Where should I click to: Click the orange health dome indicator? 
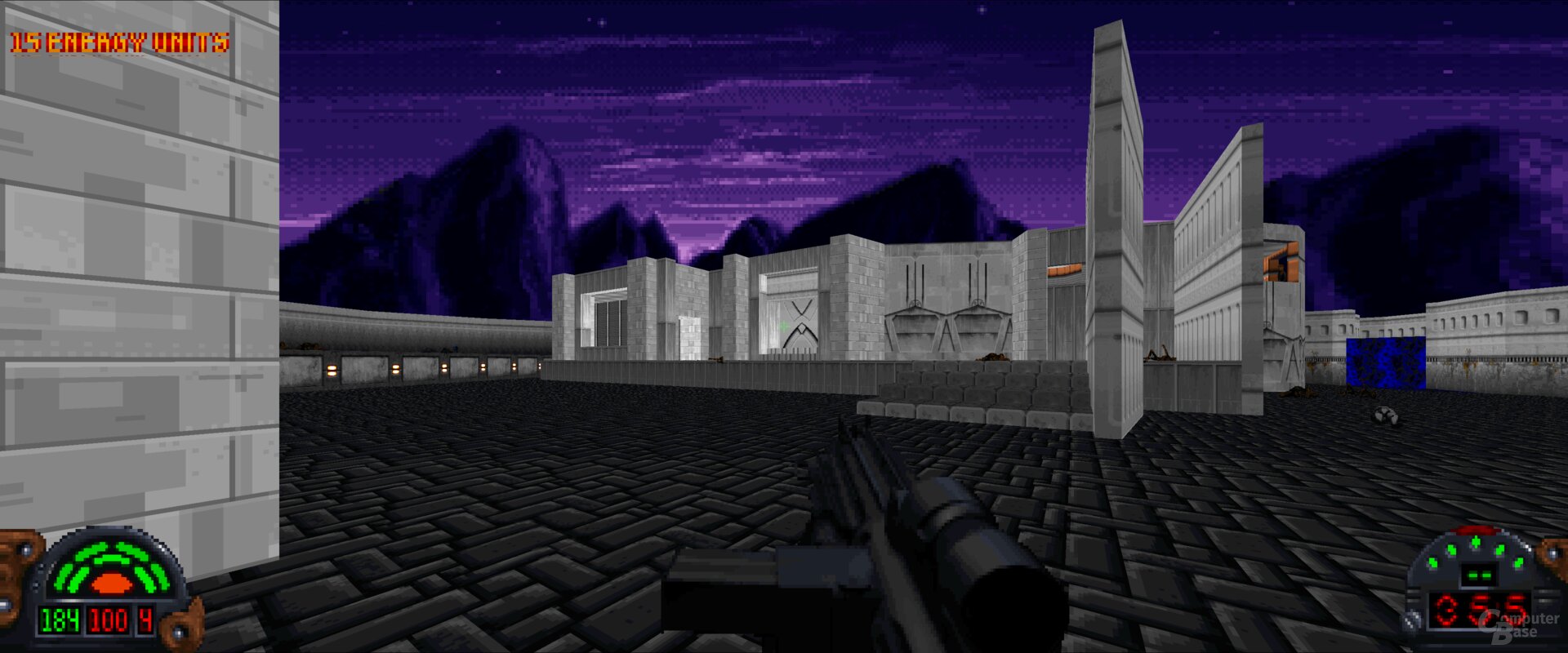(x=112, y=584)
